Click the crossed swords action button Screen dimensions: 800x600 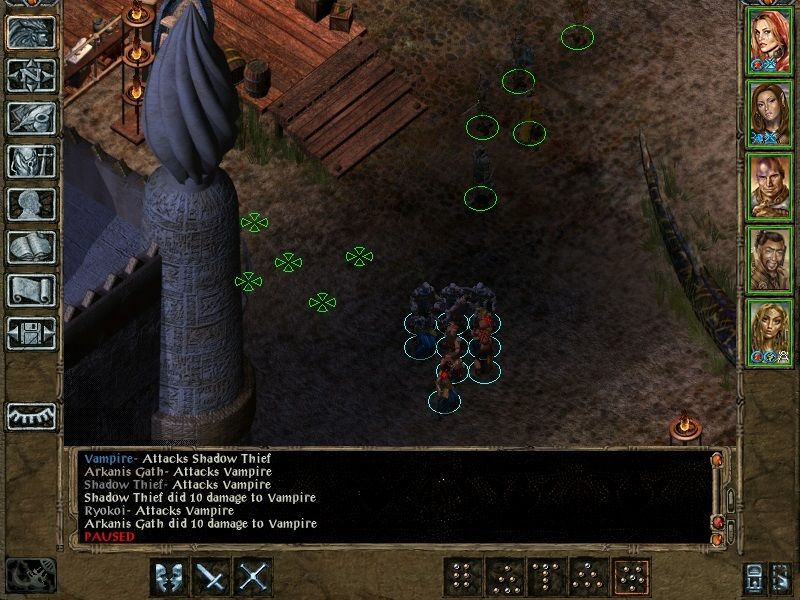pos(255,577)
